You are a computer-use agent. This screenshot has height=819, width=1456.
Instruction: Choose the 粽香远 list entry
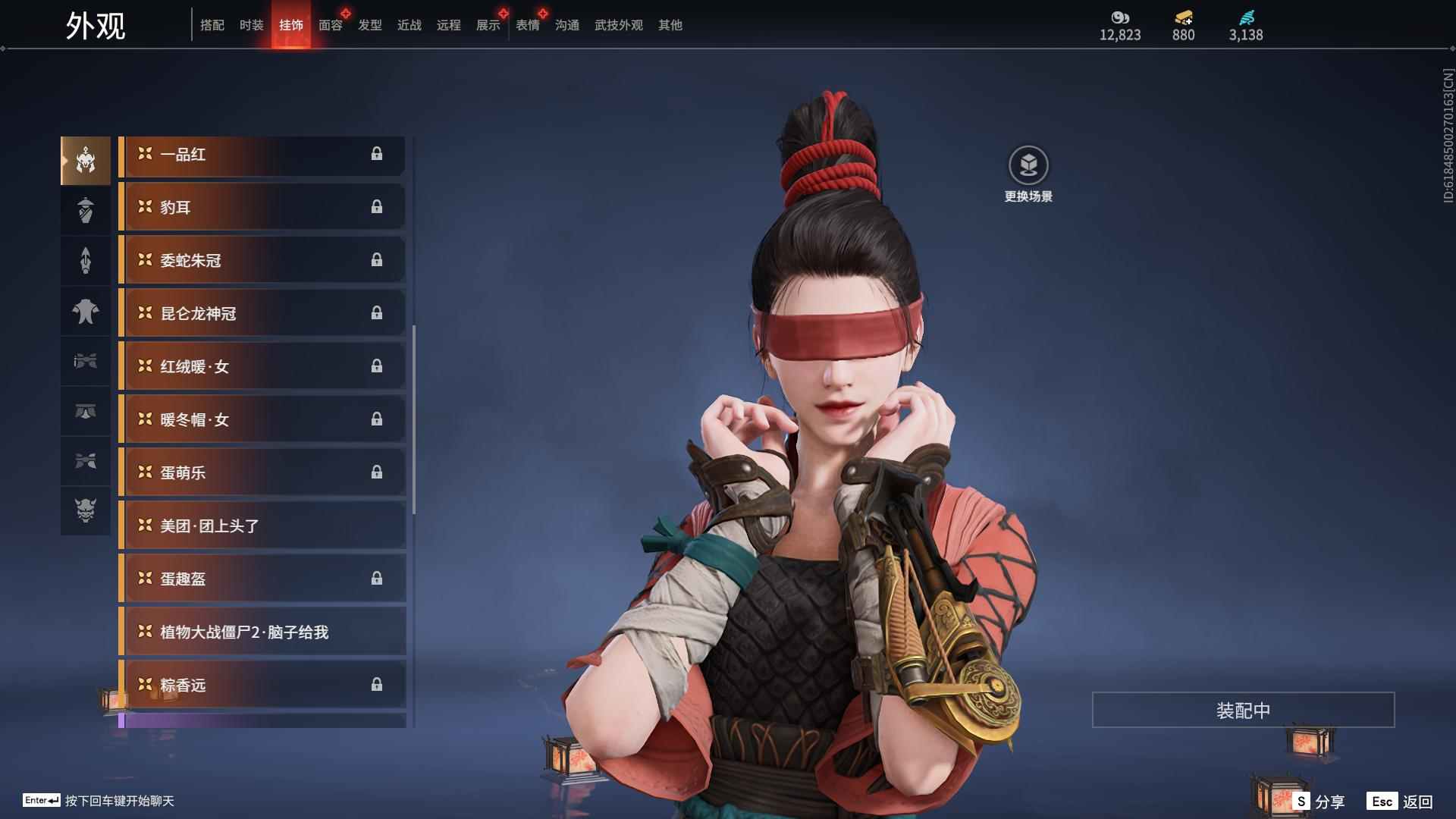point(262,686)
